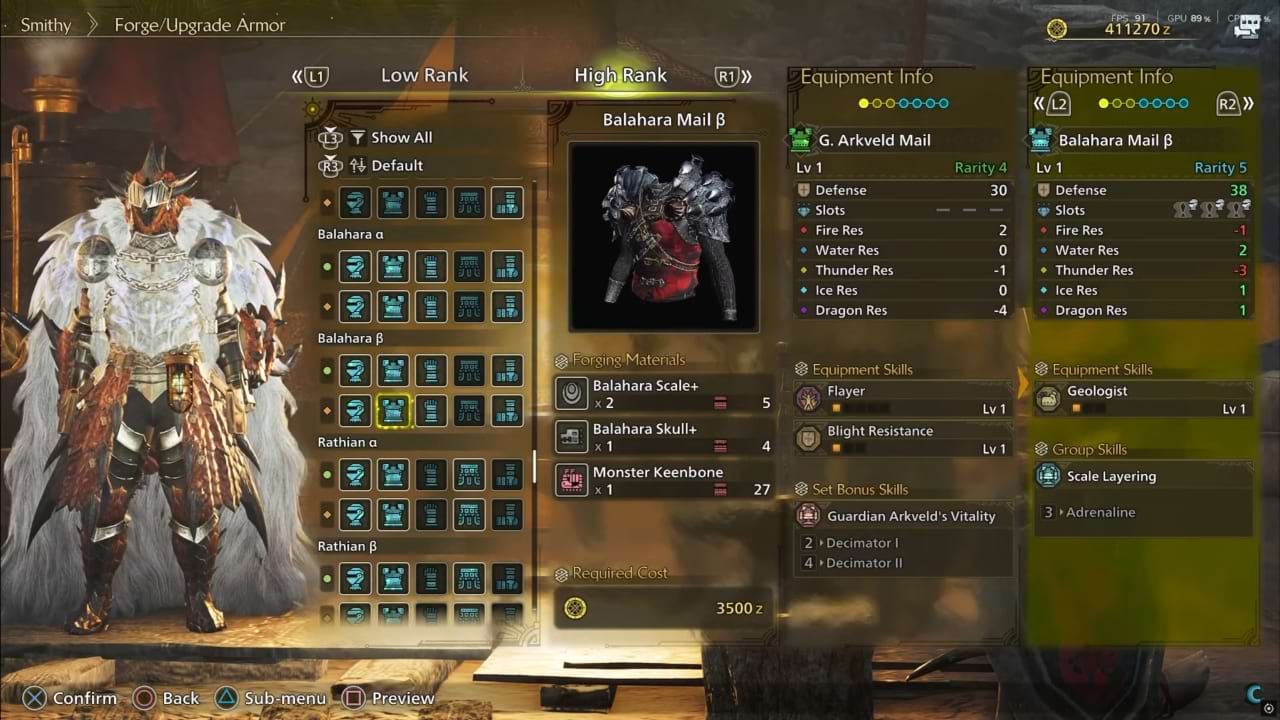Select the Balahara Skull+ forging material row
The width and height of the screenshot is (1280, 720).
pos(663,437)
